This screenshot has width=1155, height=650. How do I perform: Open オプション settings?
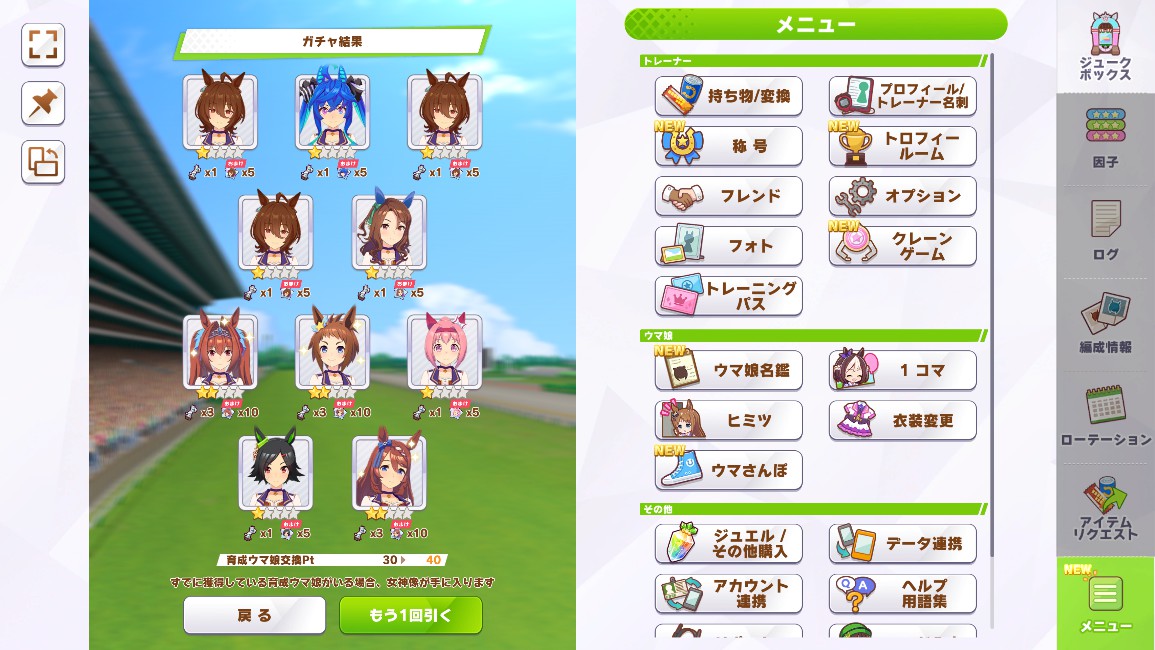click(x=903, y=196)
